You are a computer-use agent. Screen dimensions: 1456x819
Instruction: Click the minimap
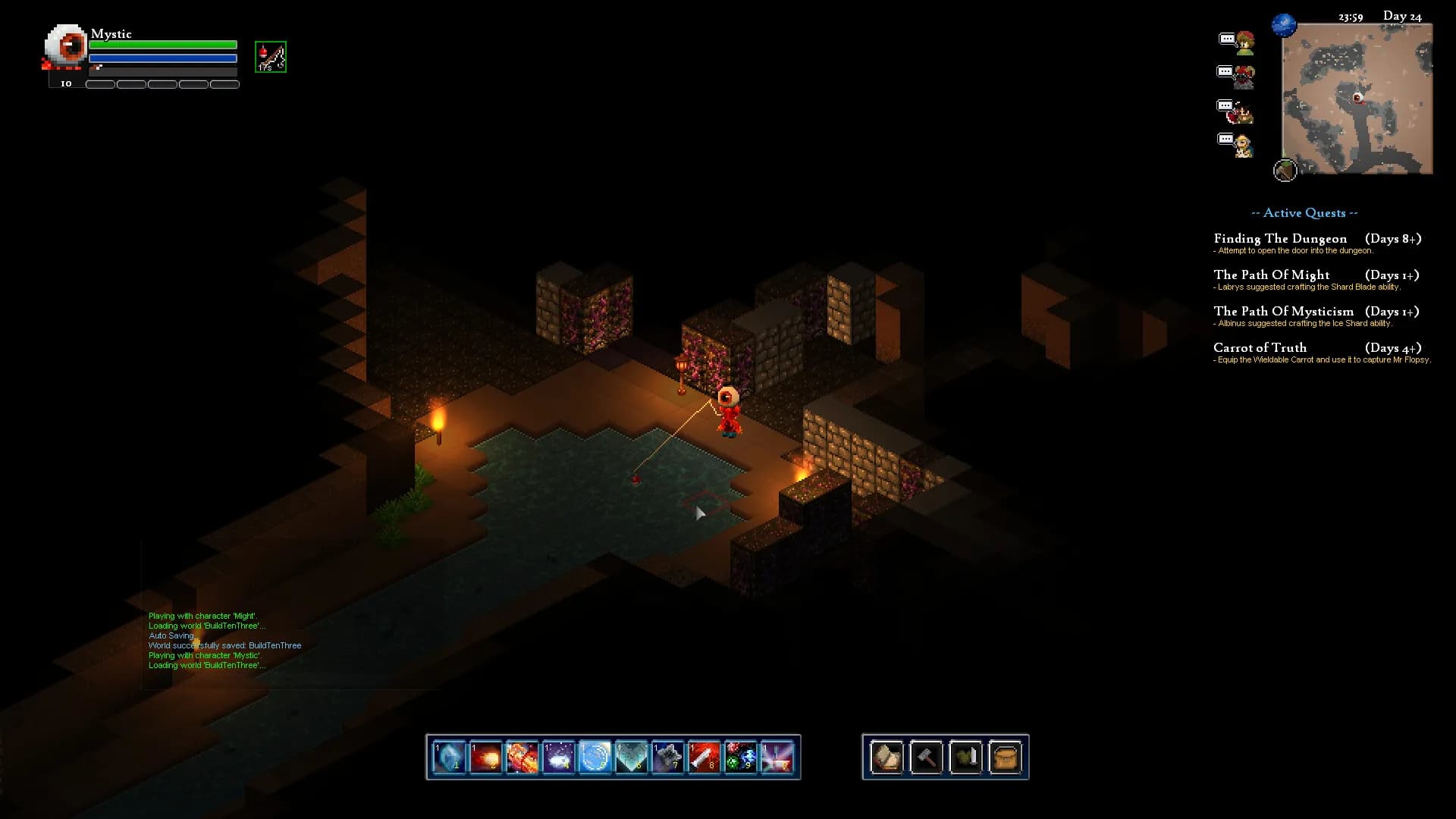coord(1357,99)
